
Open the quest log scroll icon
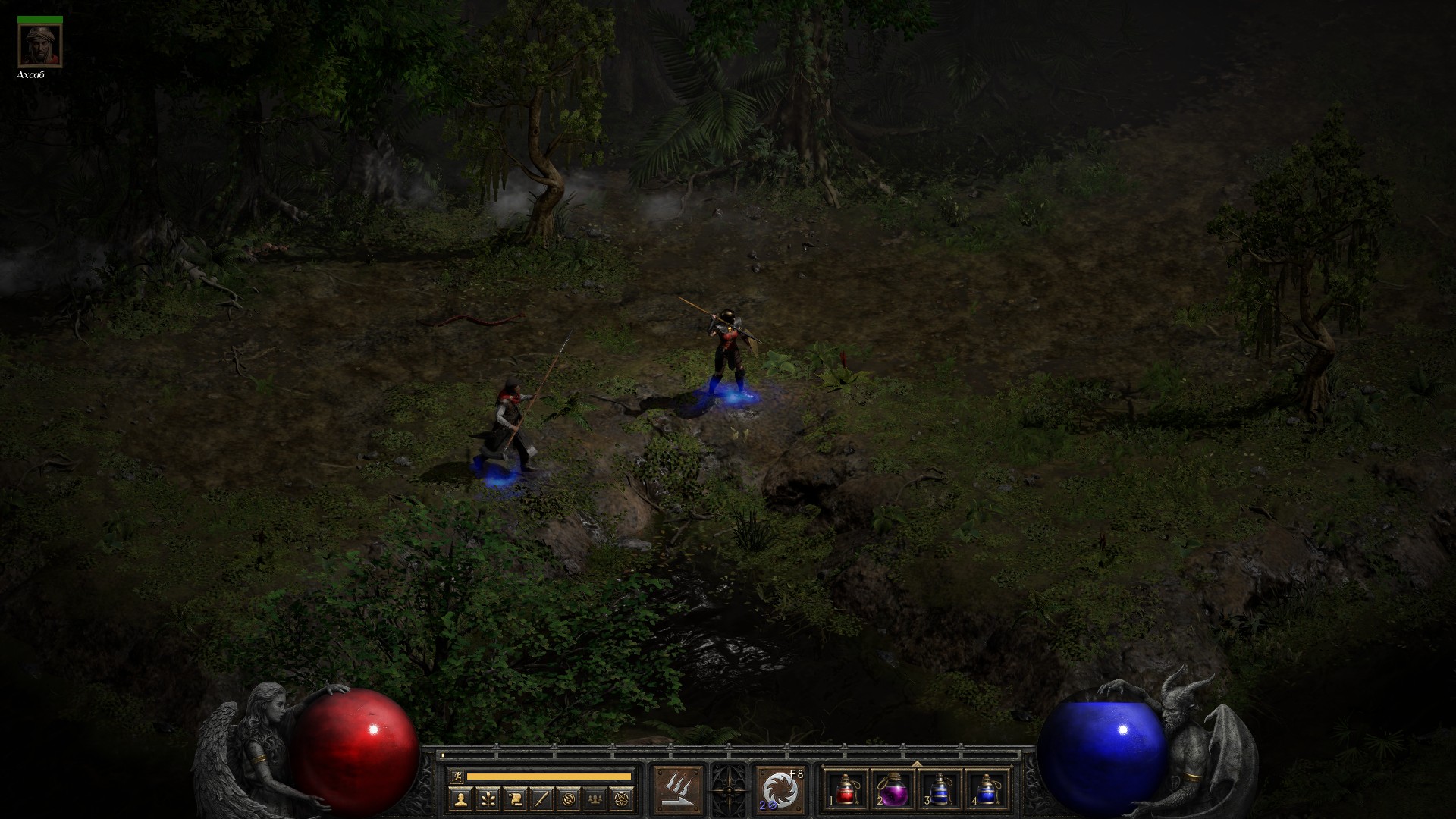(x=514, y=798)
